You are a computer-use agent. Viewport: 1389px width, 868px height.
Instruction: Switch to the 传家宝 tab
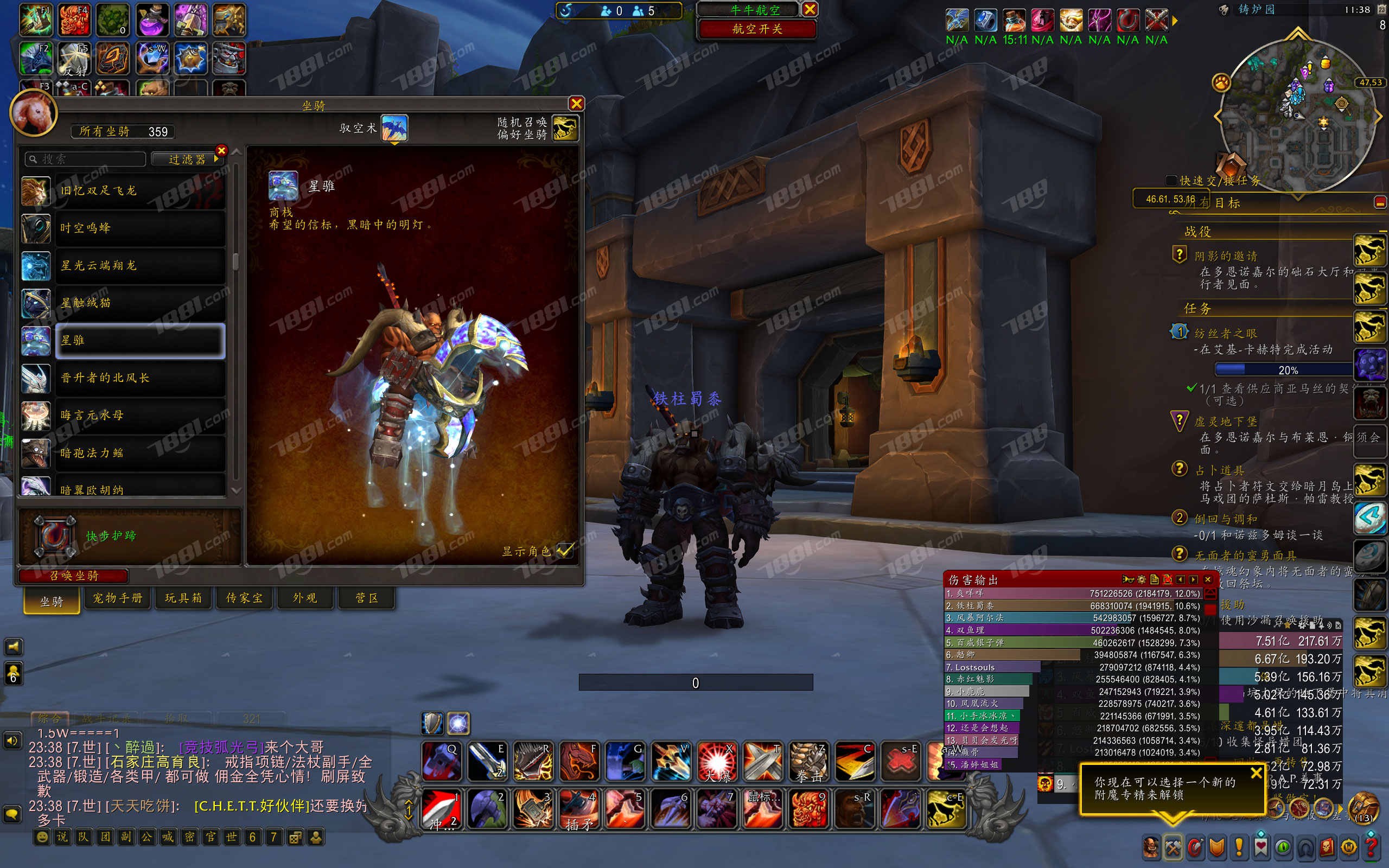pos(244,598)
